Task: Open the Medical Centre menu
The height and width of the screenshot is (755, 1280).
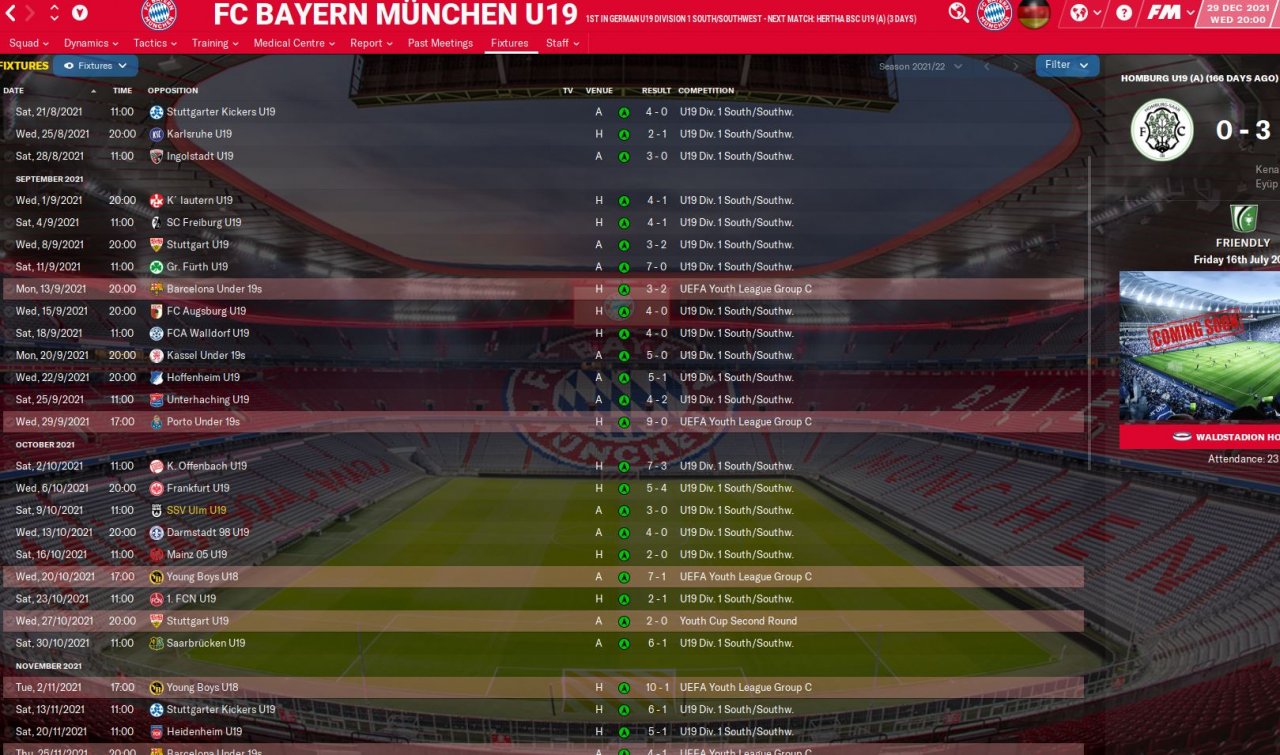Action: point(296,43)
